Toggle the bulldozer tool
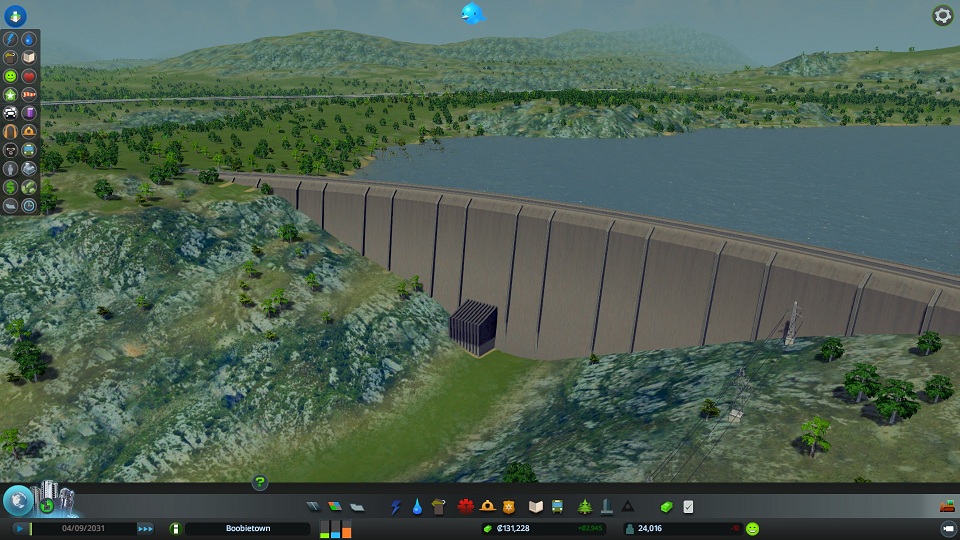This screenshot has height=540, width=960. coord(945,507)
